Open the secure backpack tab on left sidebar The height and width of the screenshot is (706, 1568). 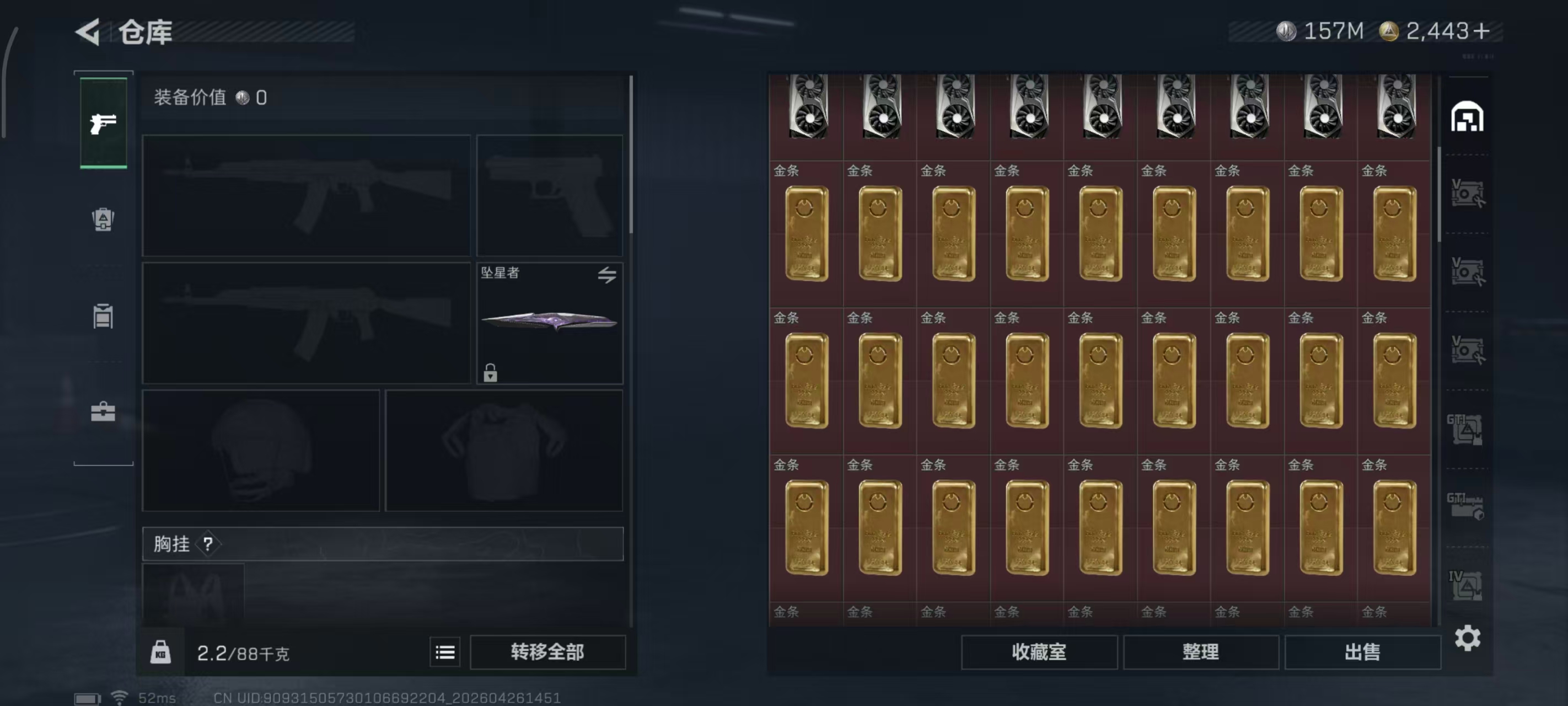[103, 221]
